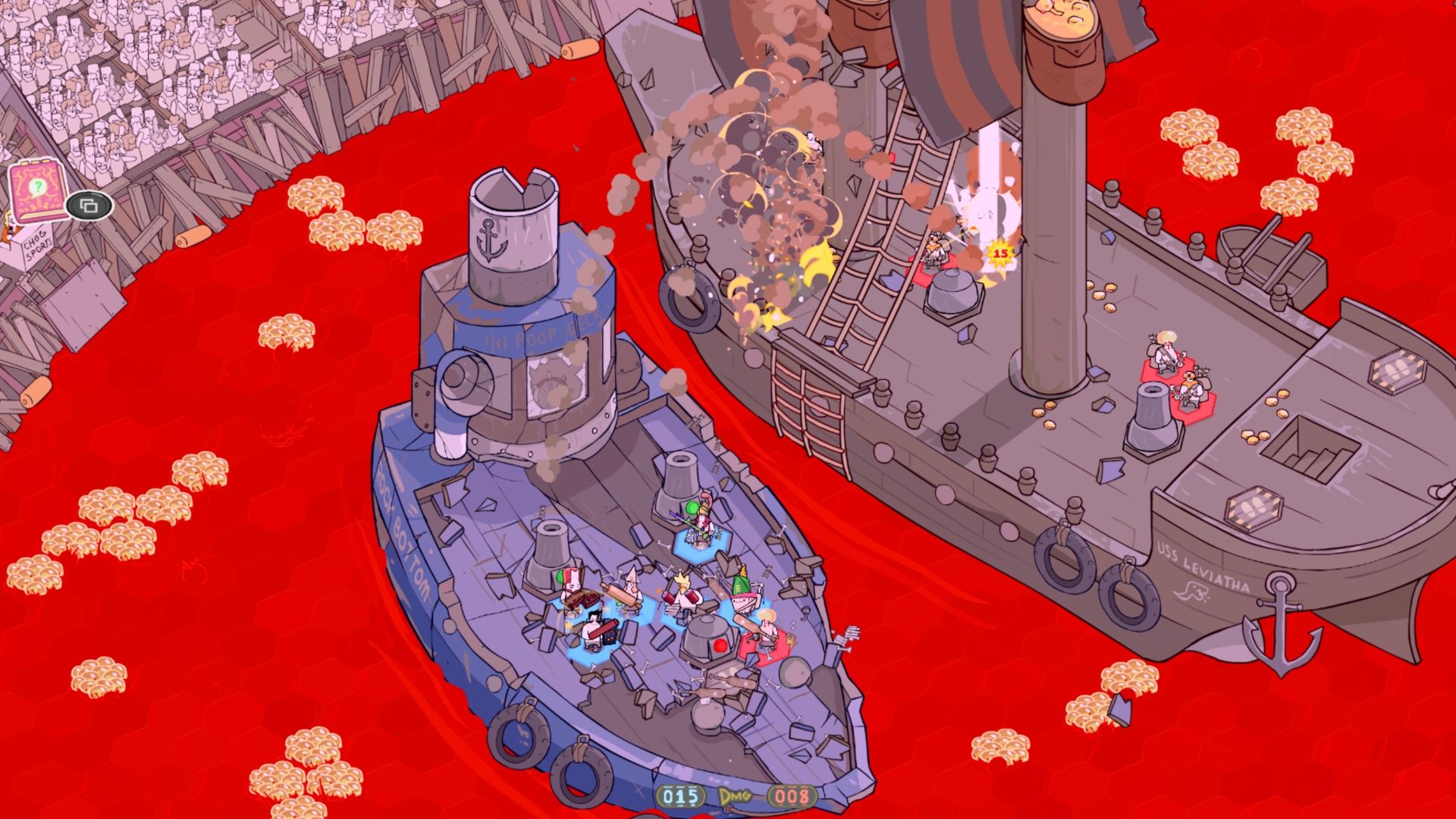Click the 015 damage counter

(679, 794)
